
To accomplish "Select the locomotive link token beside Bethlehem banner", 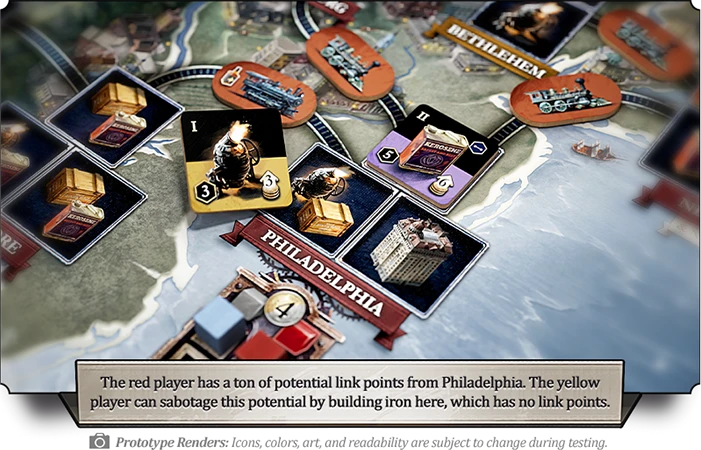I will point(561,98).
